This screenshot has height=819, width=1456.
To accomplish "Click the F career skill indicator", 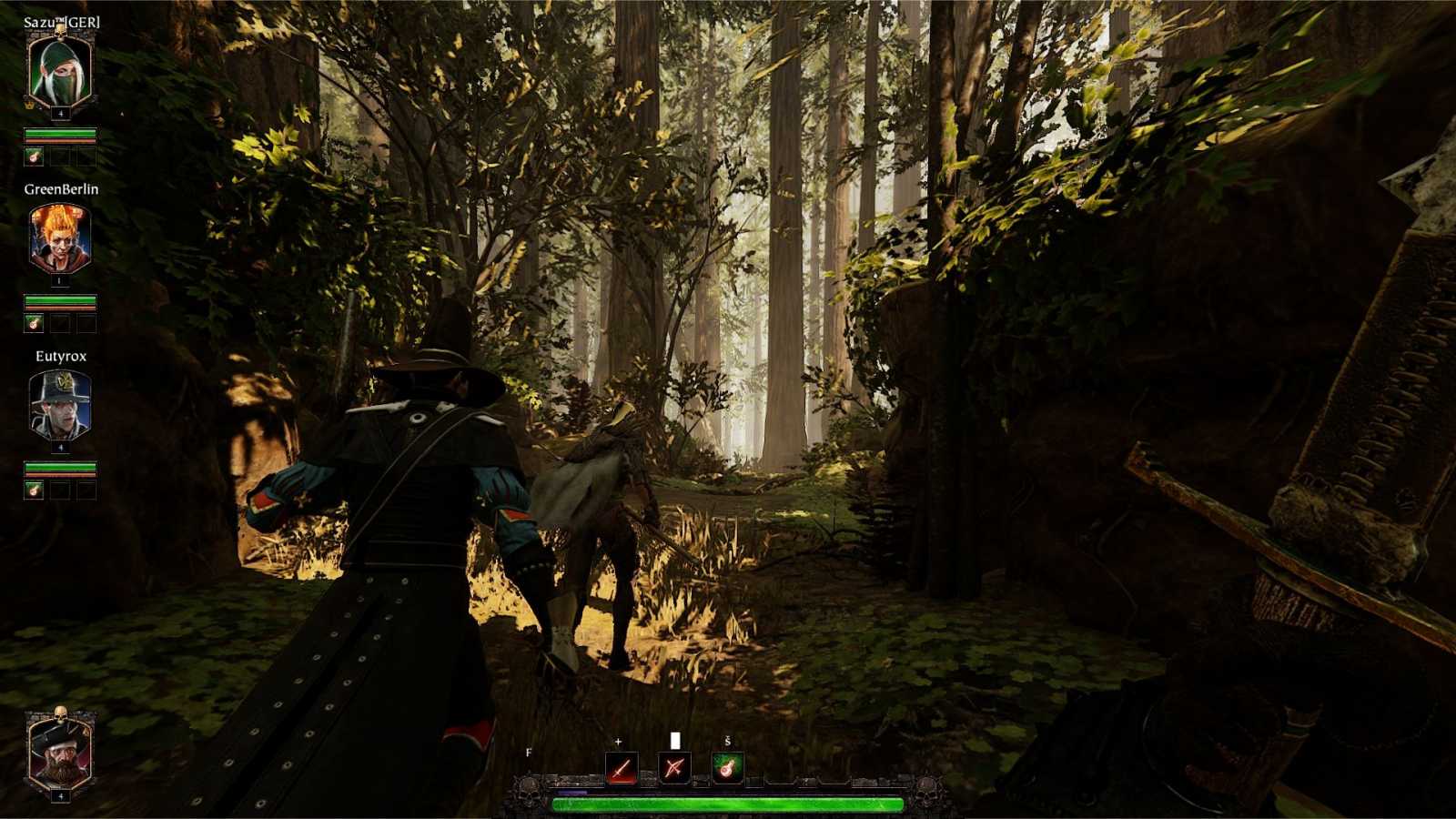I will tap(528, 753).
